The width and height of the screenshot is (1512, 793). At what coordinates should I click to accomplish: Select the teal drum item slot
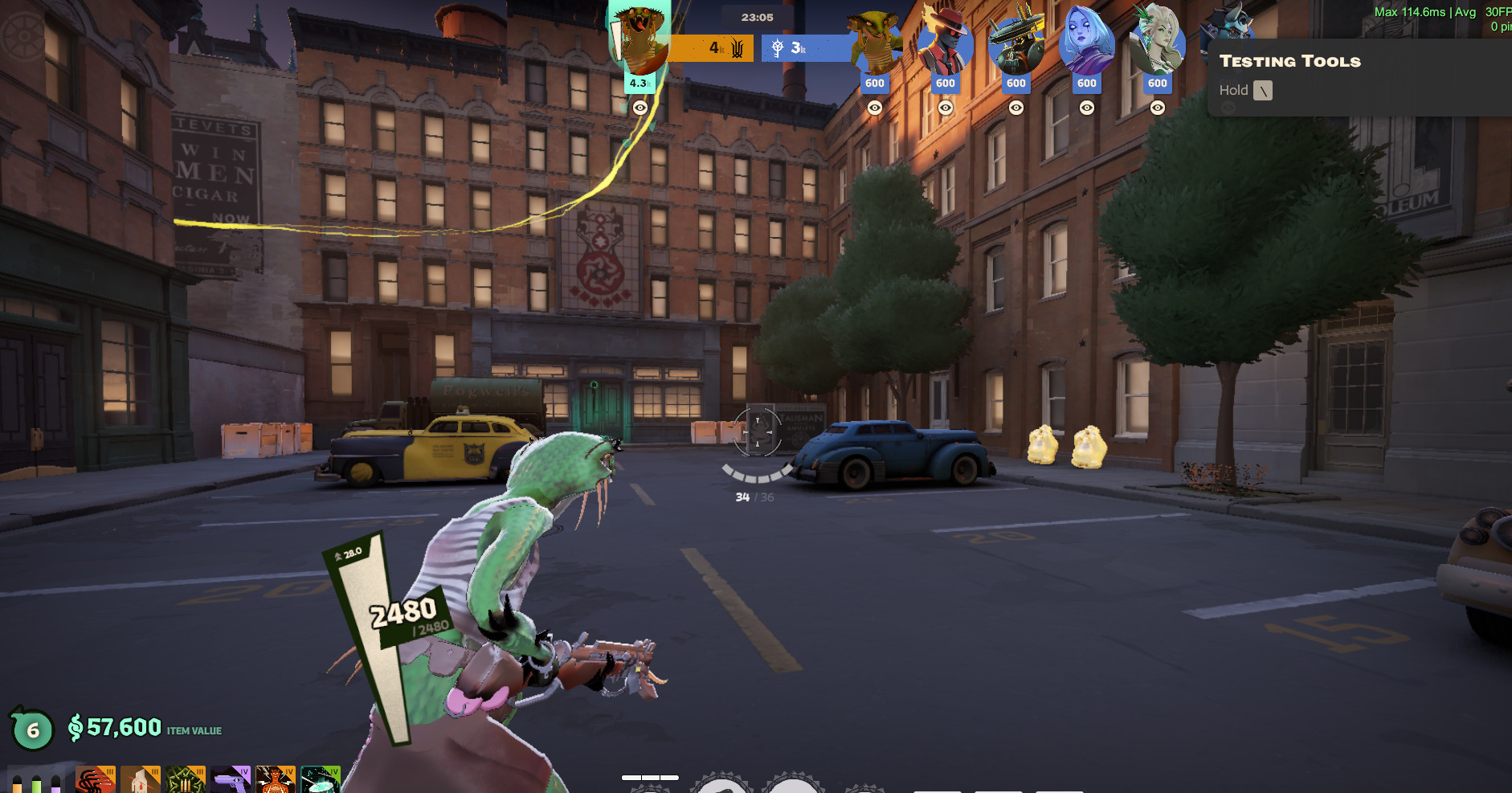[321, 781]
